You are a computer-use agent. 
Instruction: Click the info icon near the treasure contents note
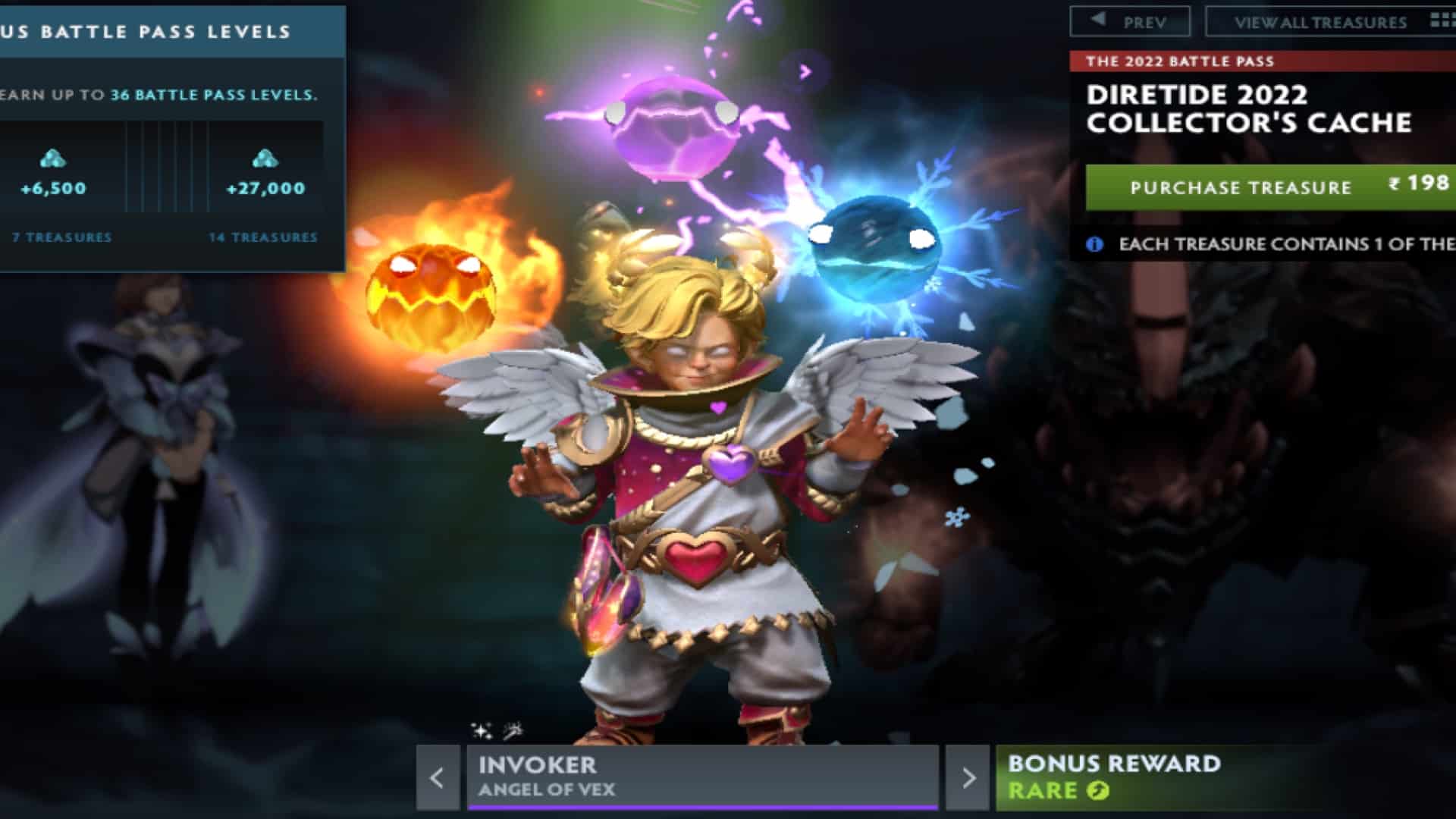(1094, 243)
